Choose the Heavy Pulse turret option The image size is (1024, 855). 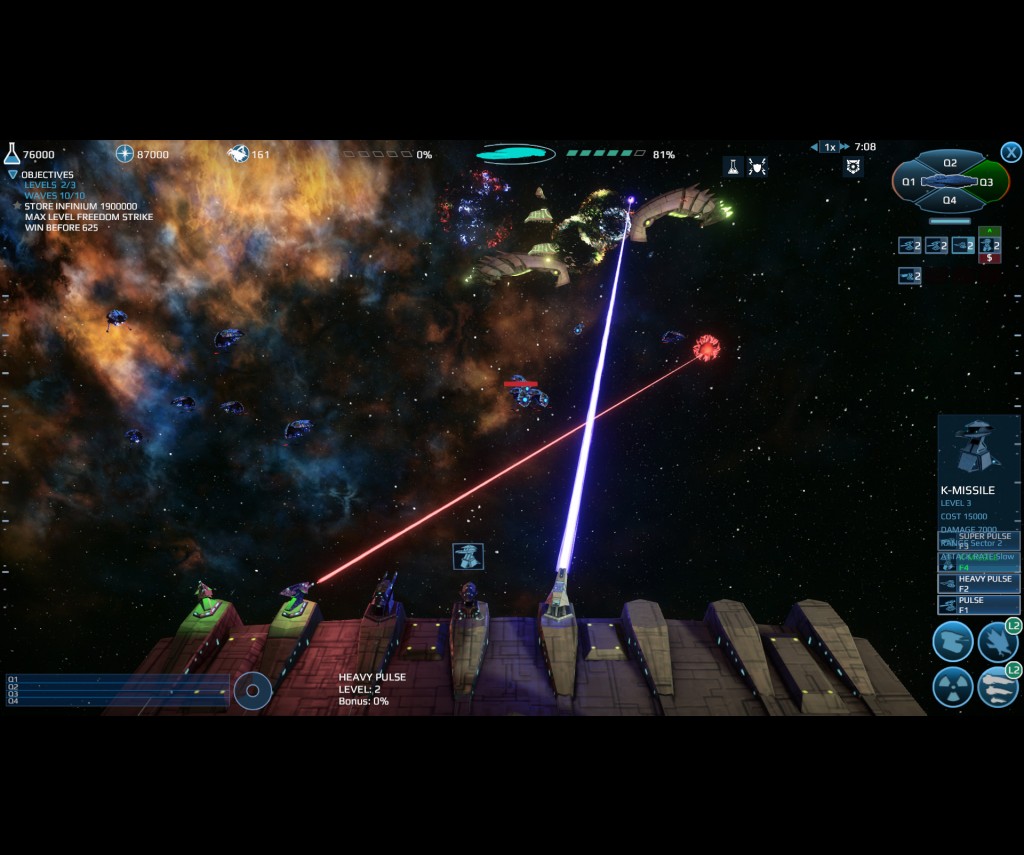pyautogui.click(x=979, y=583)
